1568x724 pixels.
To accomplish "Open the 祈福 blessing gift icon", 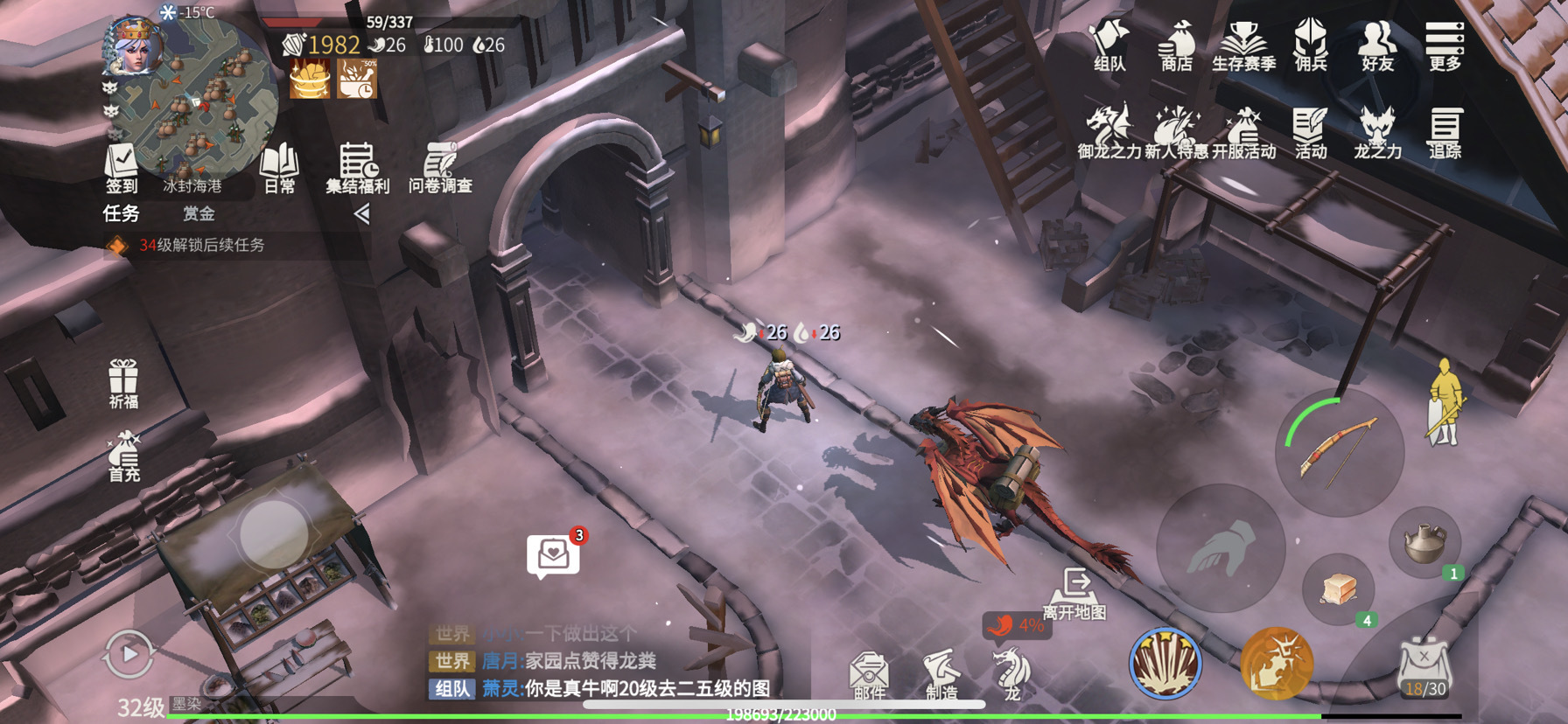I will (123, 384).
